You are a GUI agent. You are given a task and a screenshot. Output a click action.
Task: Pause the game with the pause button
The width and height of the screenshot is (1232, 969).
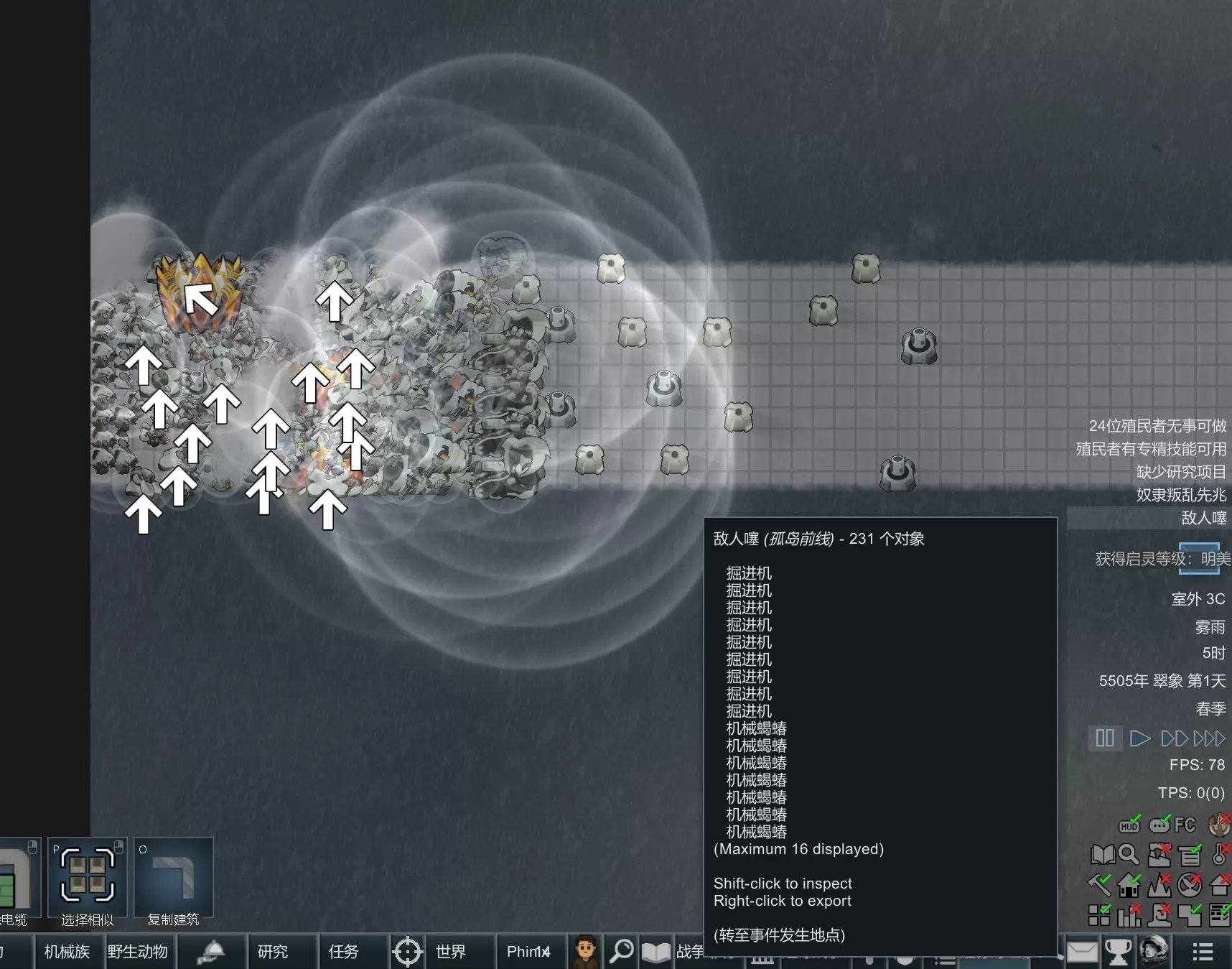[1104, 738]
